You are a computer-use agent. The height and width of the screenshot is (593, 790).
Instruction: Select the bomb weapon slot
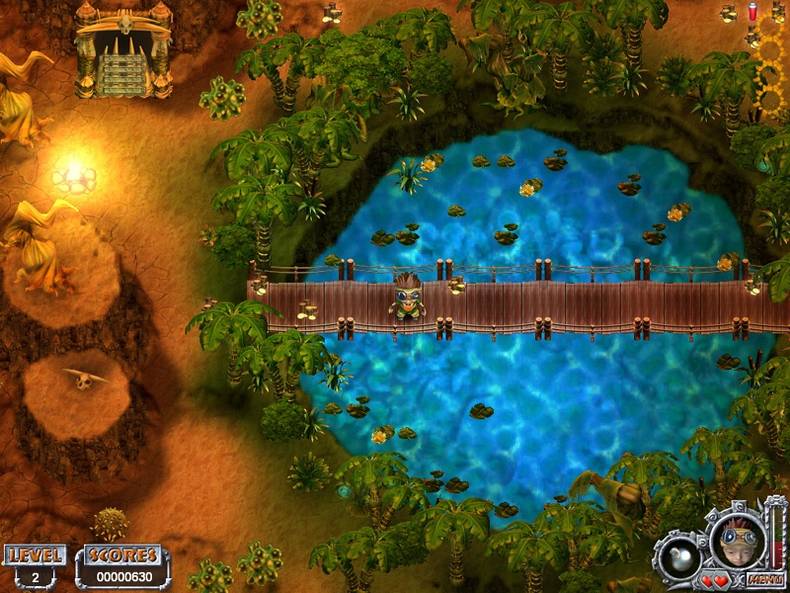(681, 557)
